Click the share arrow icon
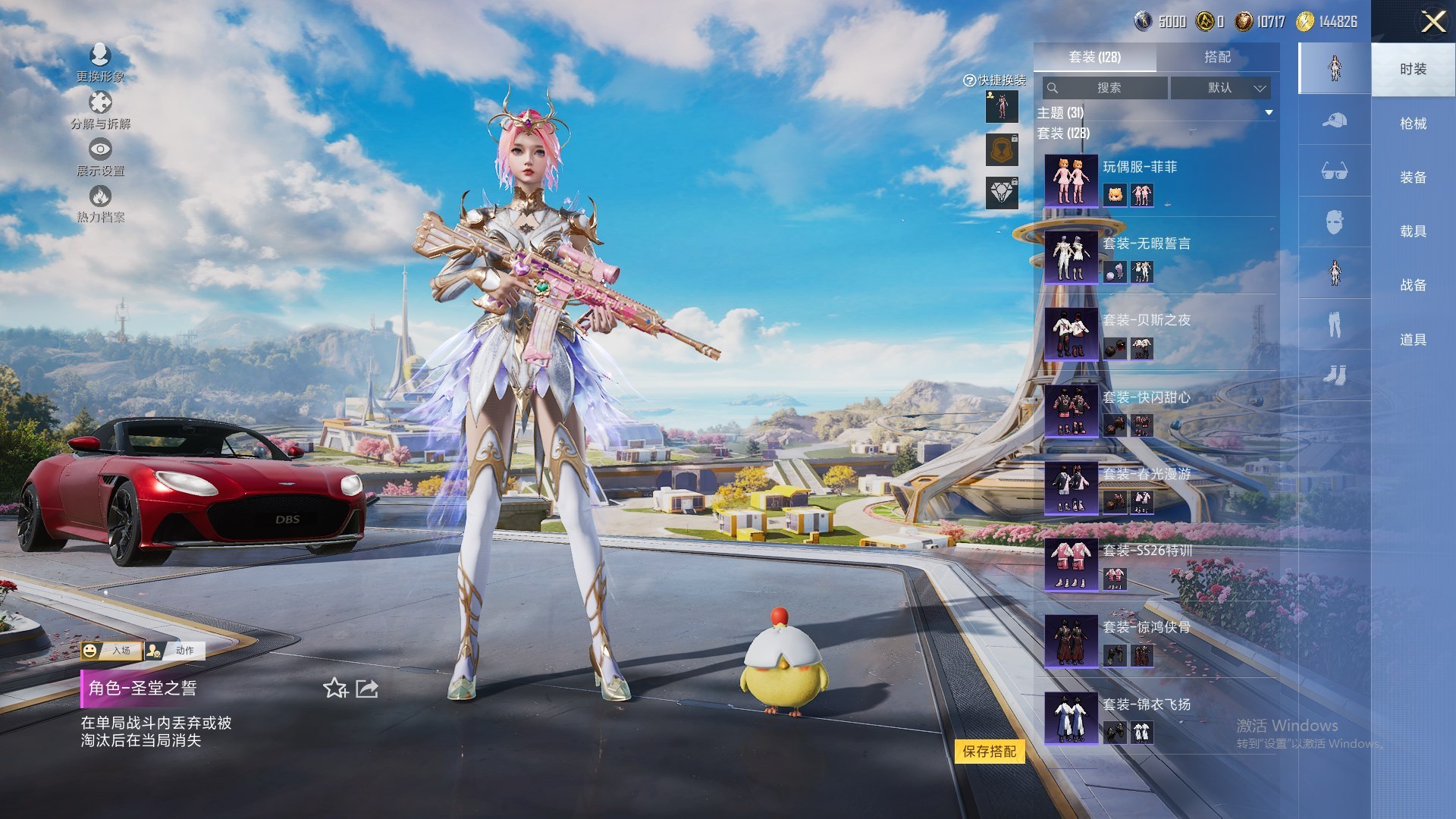This screenshot has height=819, width=1456. [x=367, y=689]
